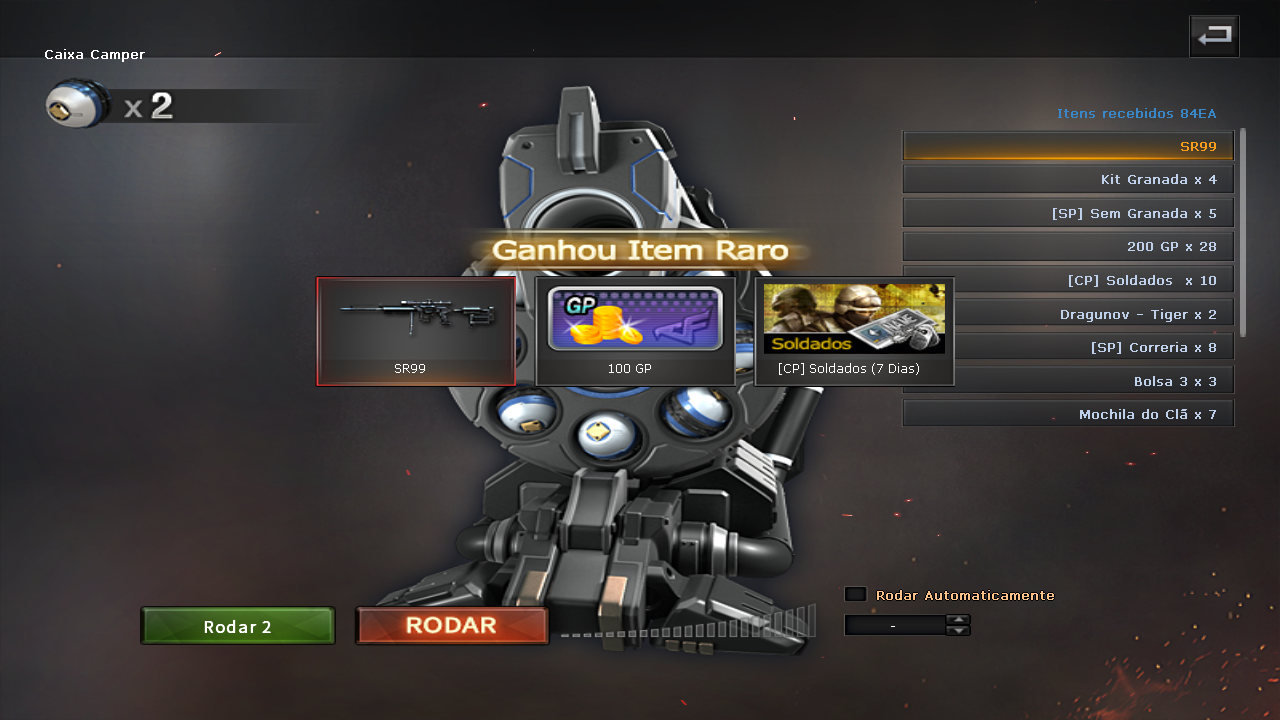Spin twice with Rodar 2
1280x720 pixels.
tap(237, 626)
